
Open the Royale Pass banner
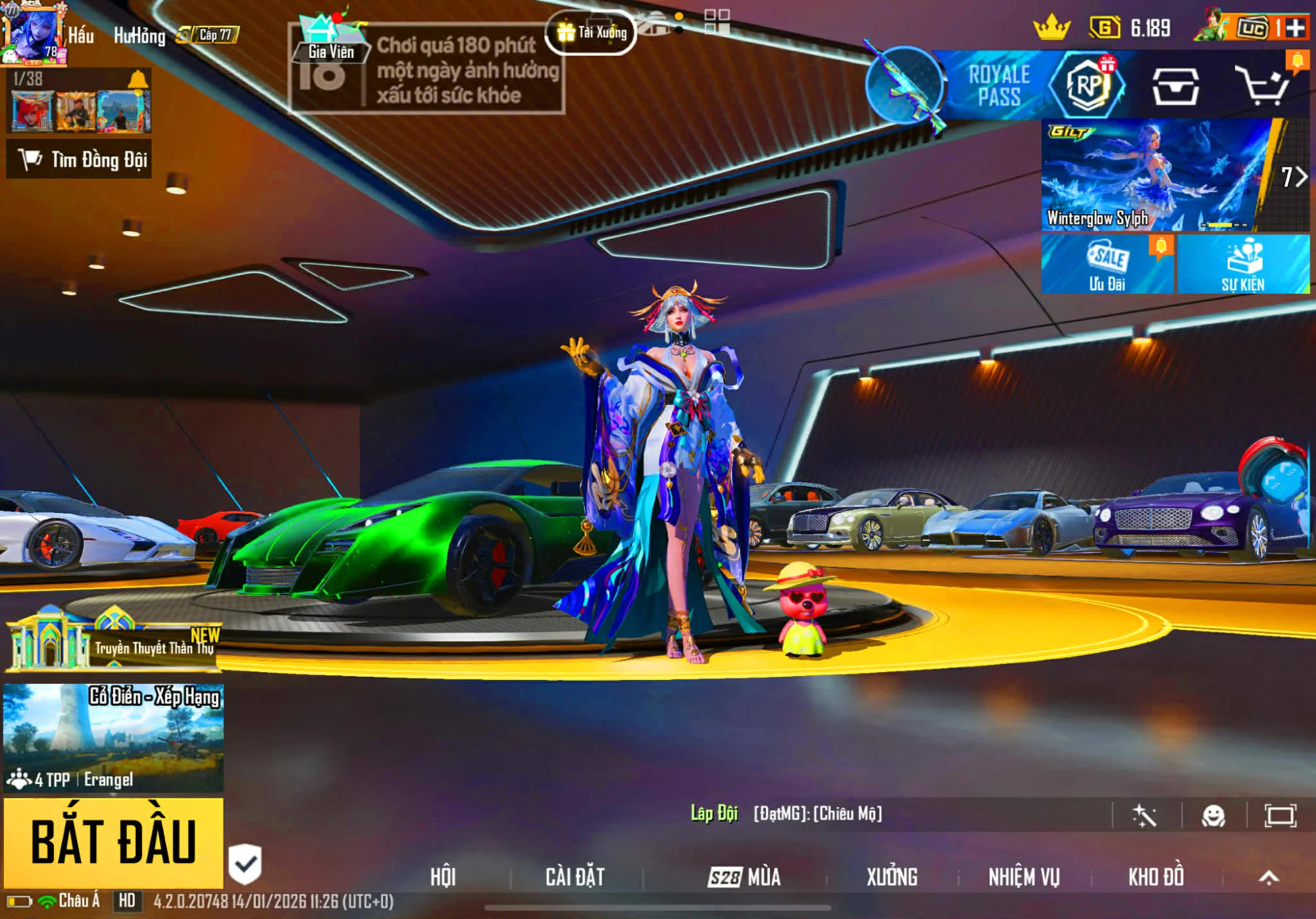[x=998, y=86]
